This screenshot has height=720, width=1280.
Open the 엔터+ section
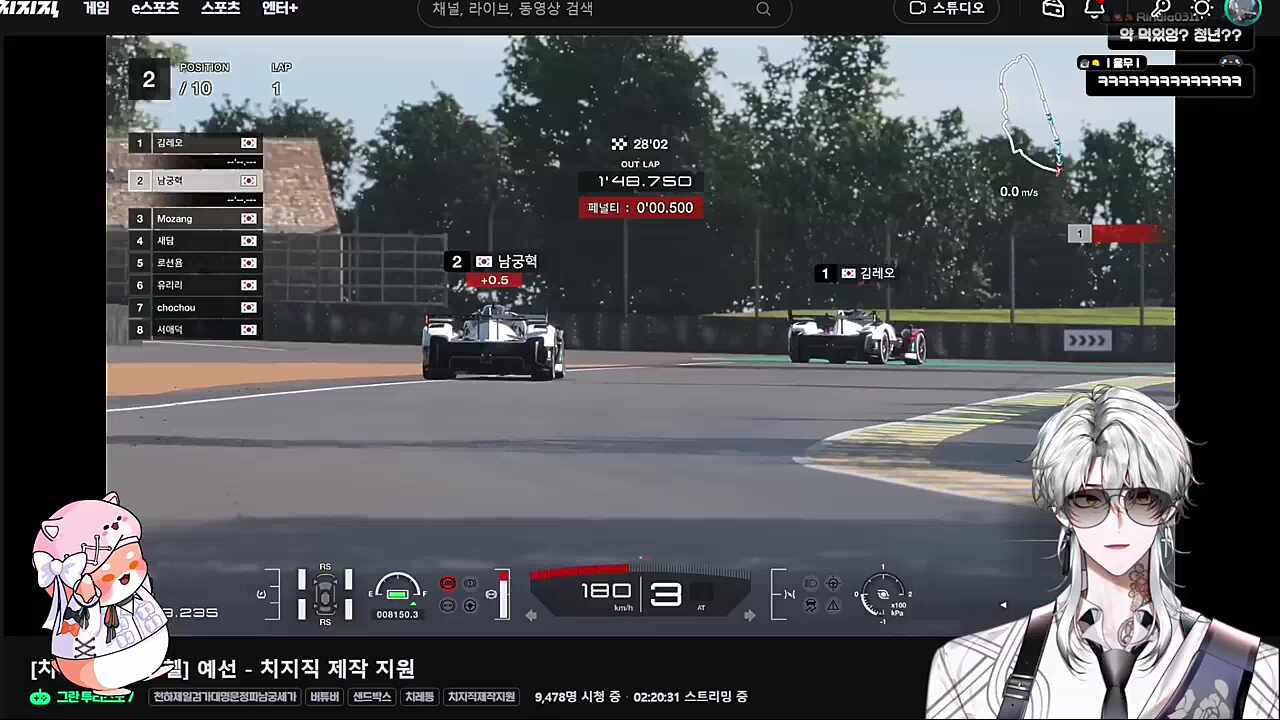click(x=279, y=8)
